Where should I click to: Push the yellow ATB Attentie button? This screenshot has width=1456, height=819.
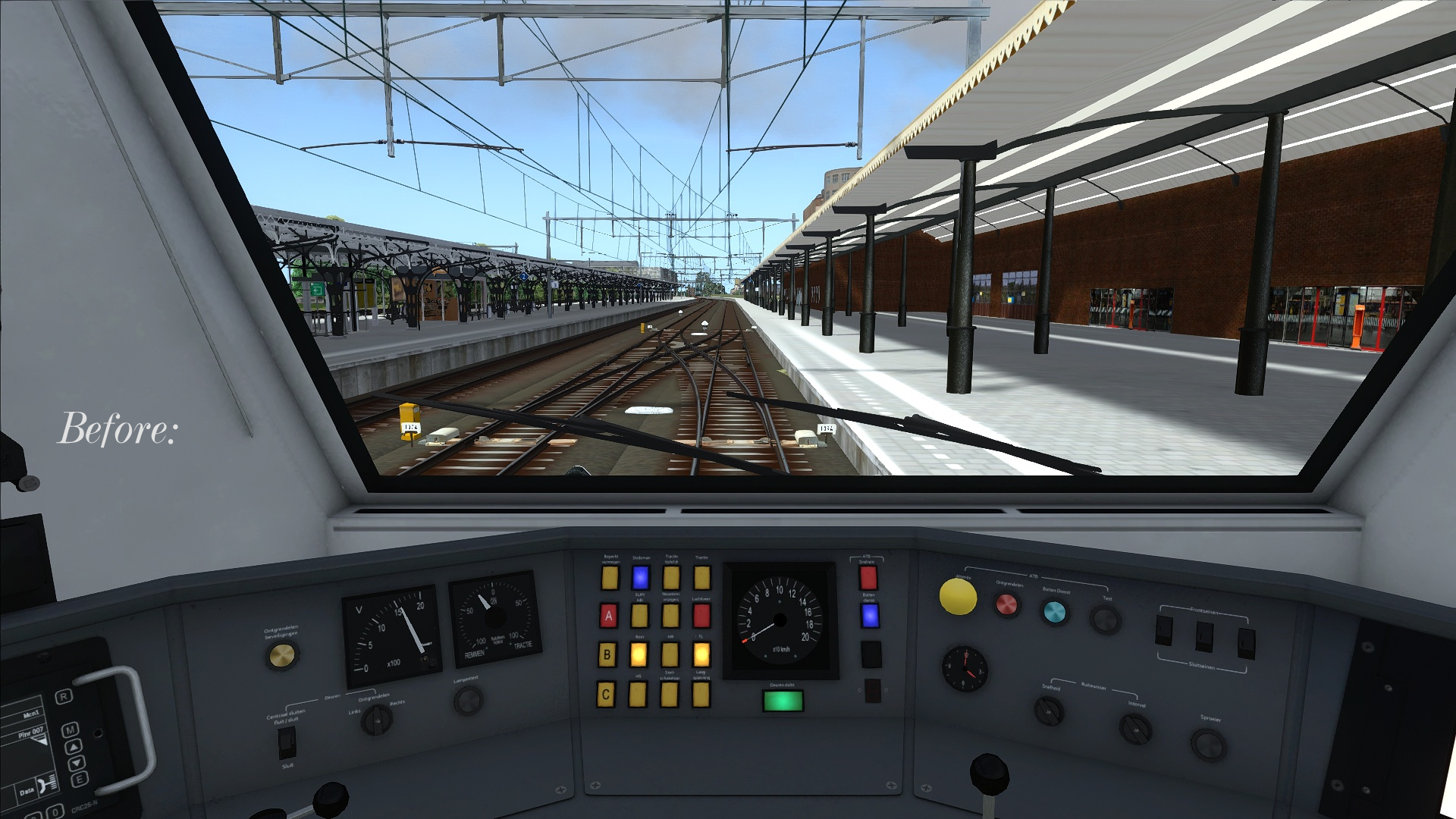958,596
